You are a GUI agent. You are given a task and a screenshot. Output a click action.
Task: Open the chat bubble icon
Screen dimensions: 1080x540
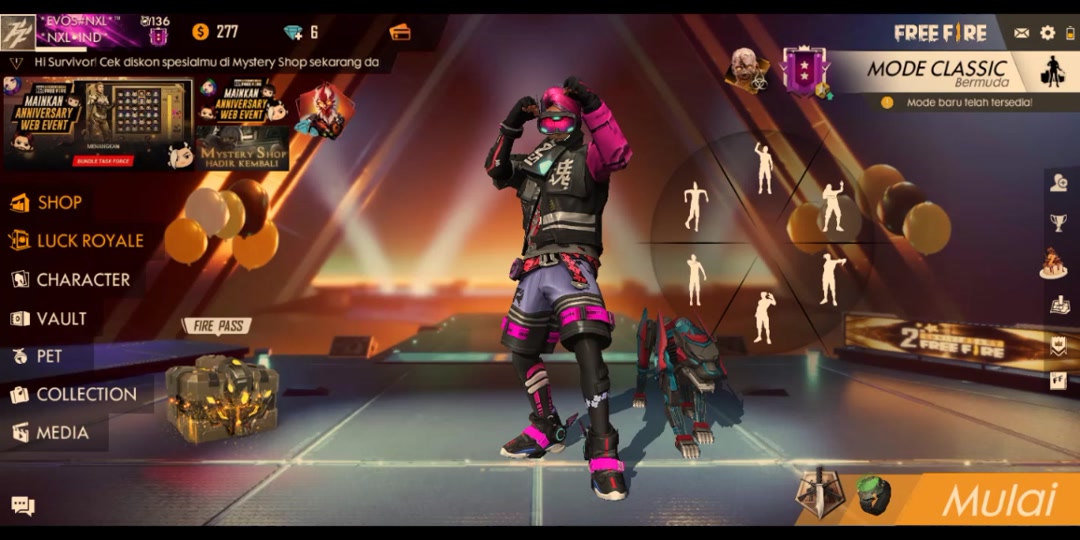[x=23, y=506]
